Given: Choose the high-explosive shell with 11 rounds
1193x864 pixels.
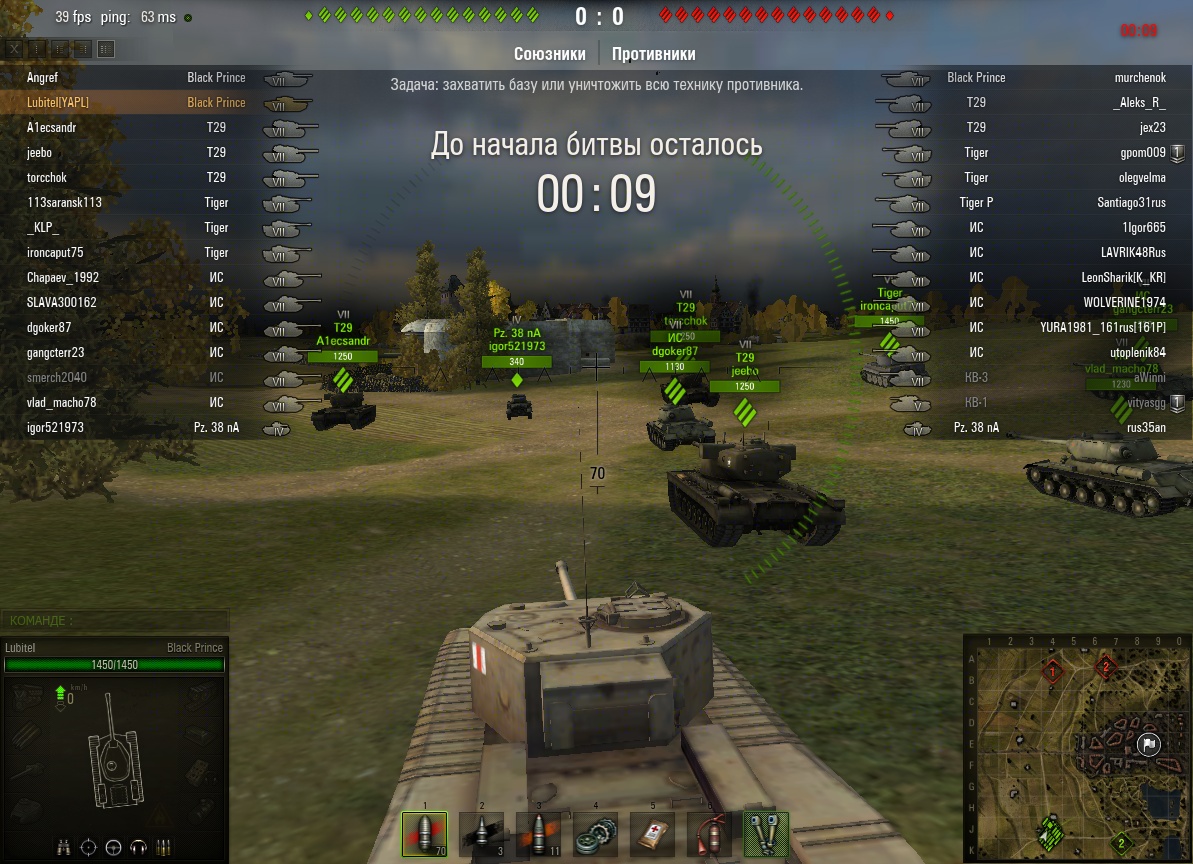Looking at the screenshot, I should (538, 834).
